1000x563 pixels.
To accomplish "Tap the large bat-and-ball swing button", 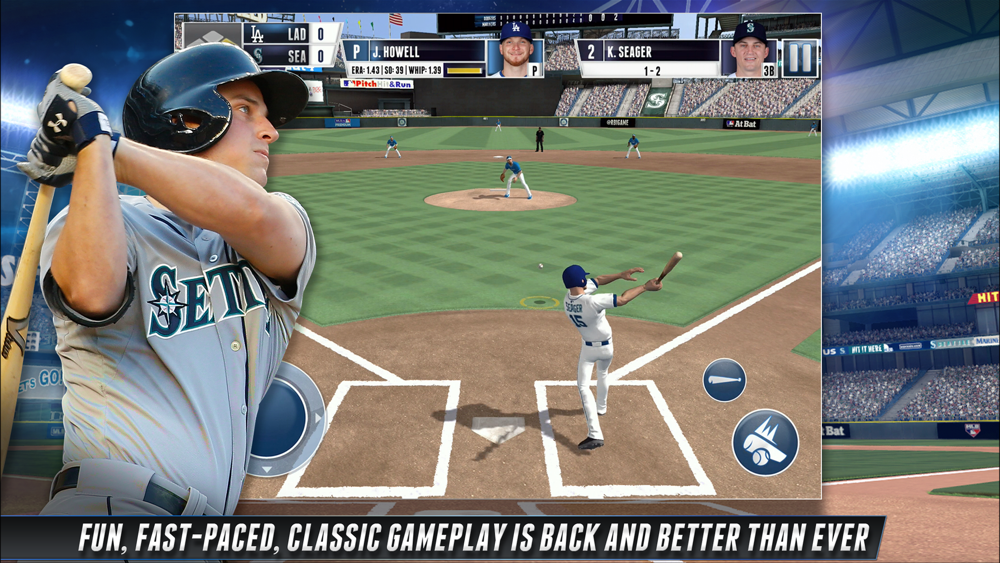I will (765, 442).
